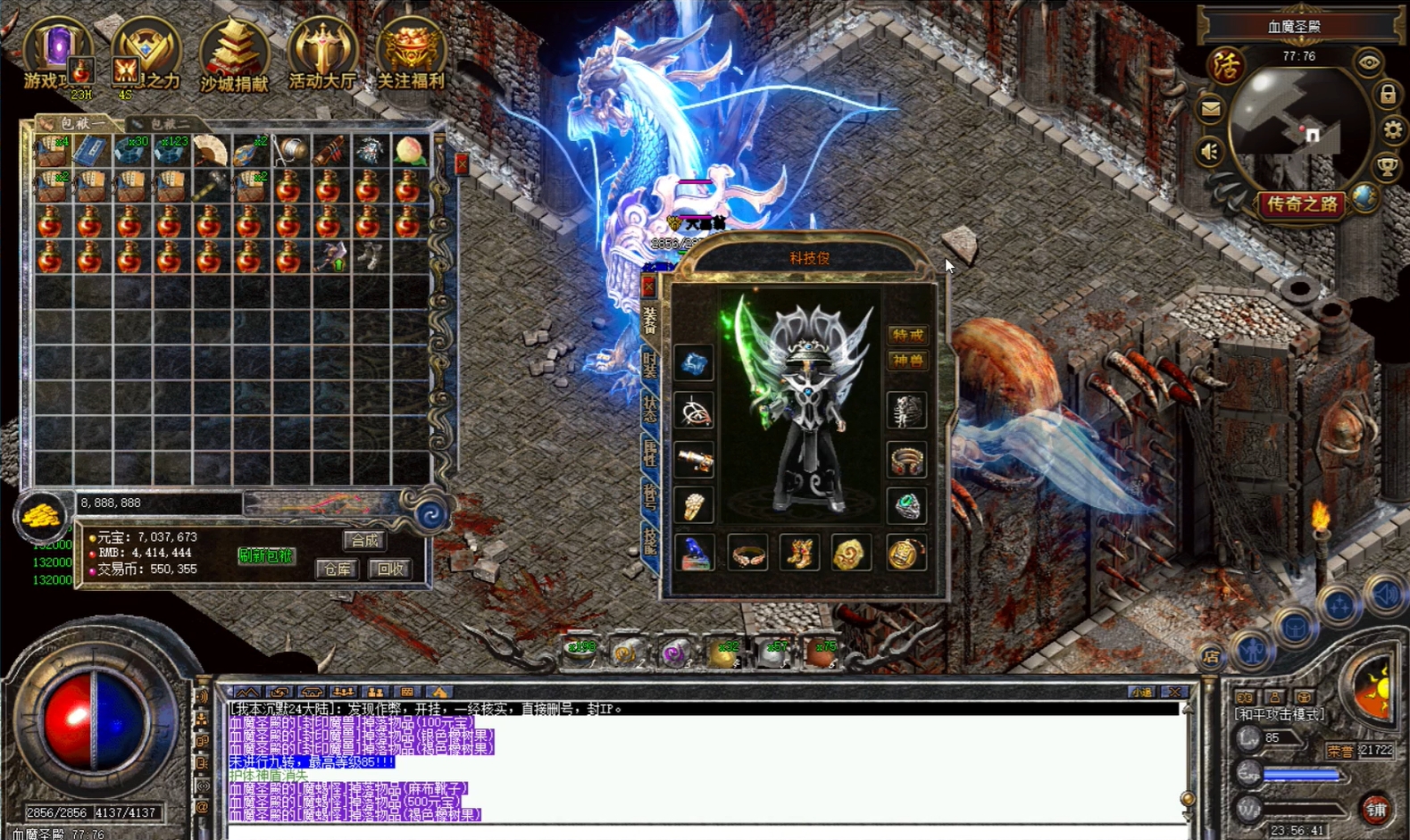Open the 仓库 warehouse
This screenshot has width=1410, height=840.
pos(338,569)
